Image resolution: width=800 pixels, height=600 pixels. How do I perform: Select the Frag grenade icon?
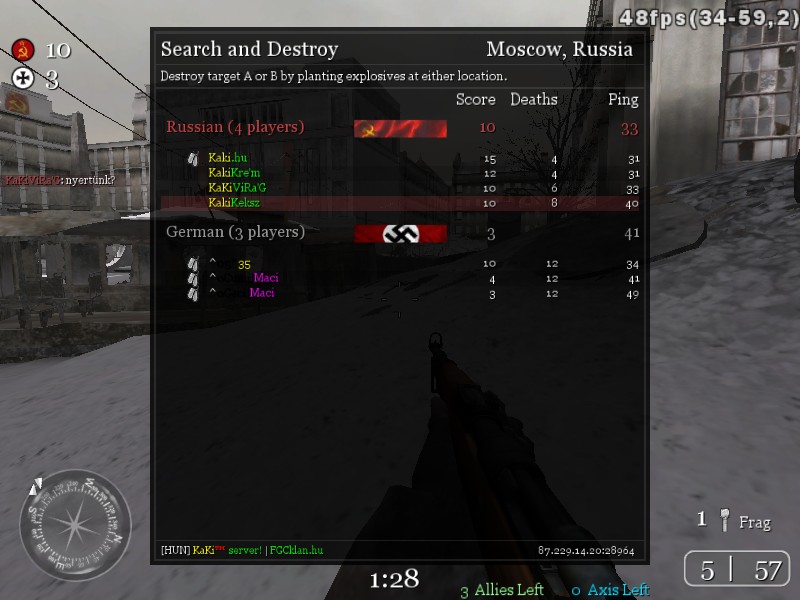click(x=724, y=521)
